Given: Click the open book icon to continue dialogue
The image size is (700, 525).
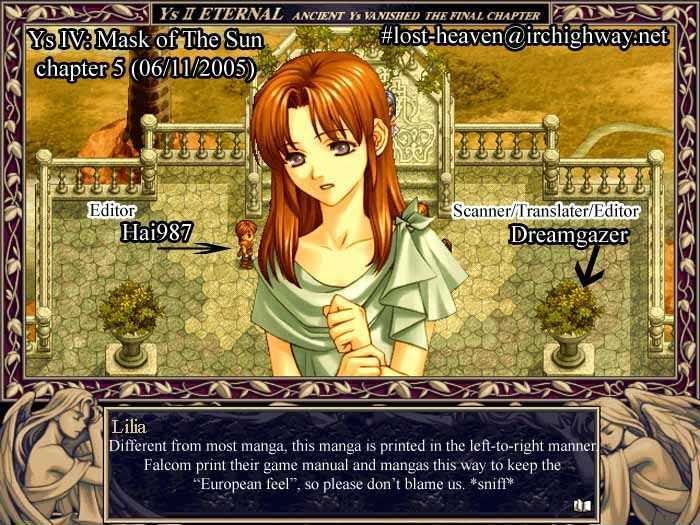Looking at the screenshot, I should point(583,506).
